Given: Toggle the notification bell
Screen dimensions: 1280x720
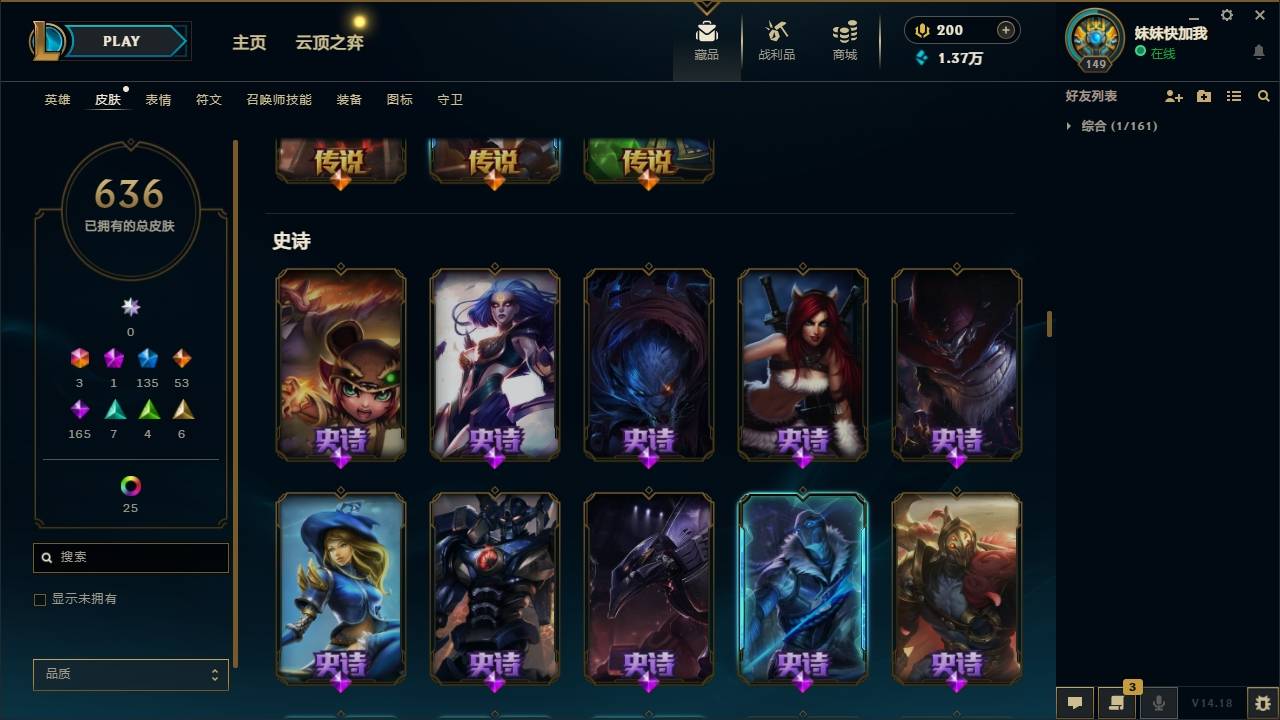Looking at the screenshot, I should (1257, 51).
